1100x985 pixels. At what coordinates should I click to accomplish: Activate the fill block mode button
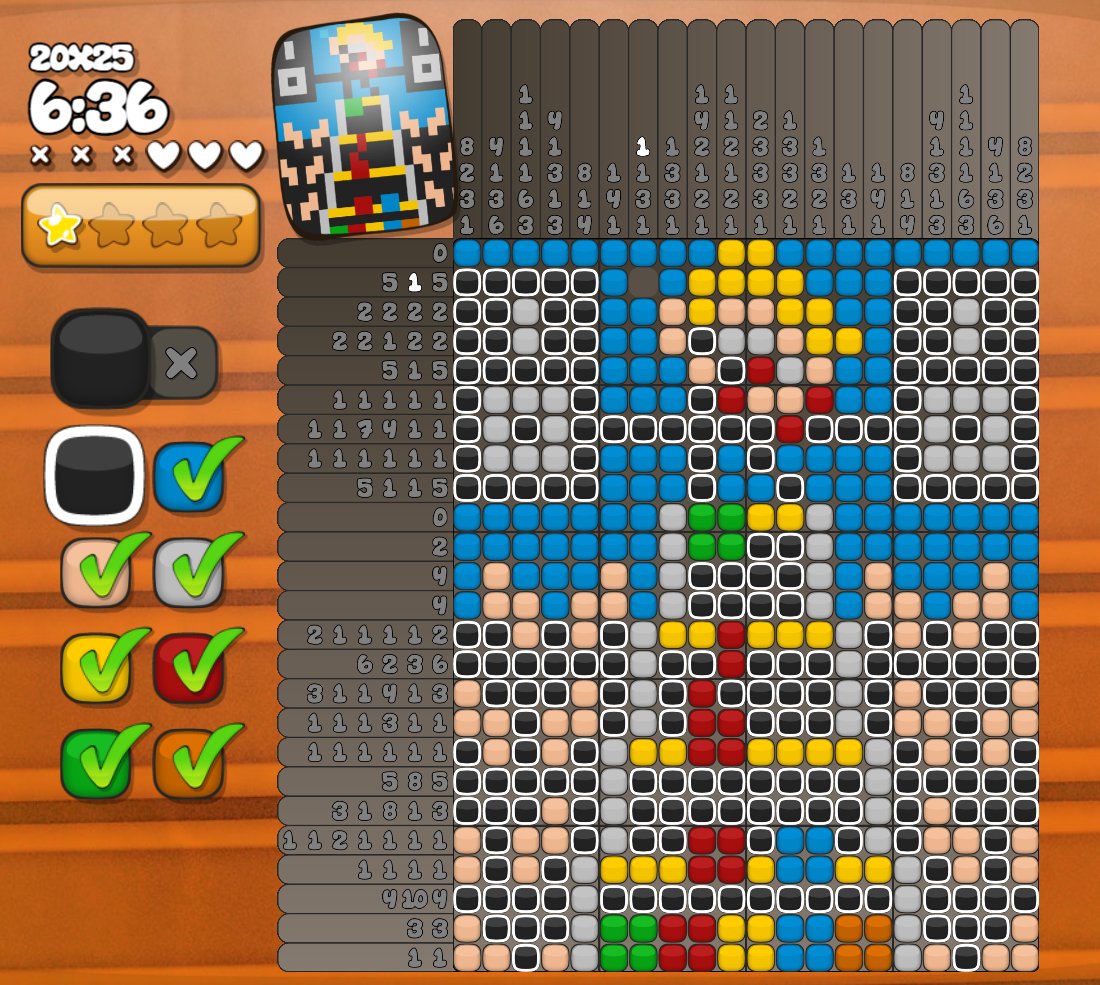(x=100, y=357)
